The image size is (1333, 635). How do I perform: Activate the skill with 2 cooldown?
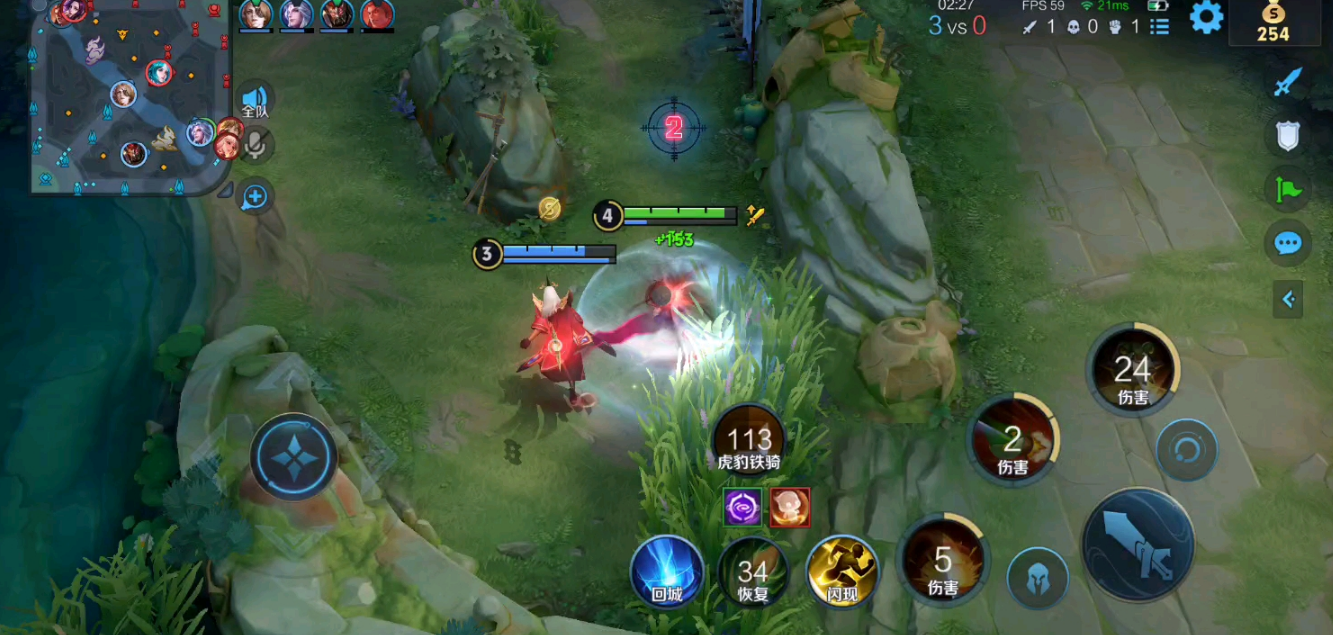click(x=1013, y=440)
